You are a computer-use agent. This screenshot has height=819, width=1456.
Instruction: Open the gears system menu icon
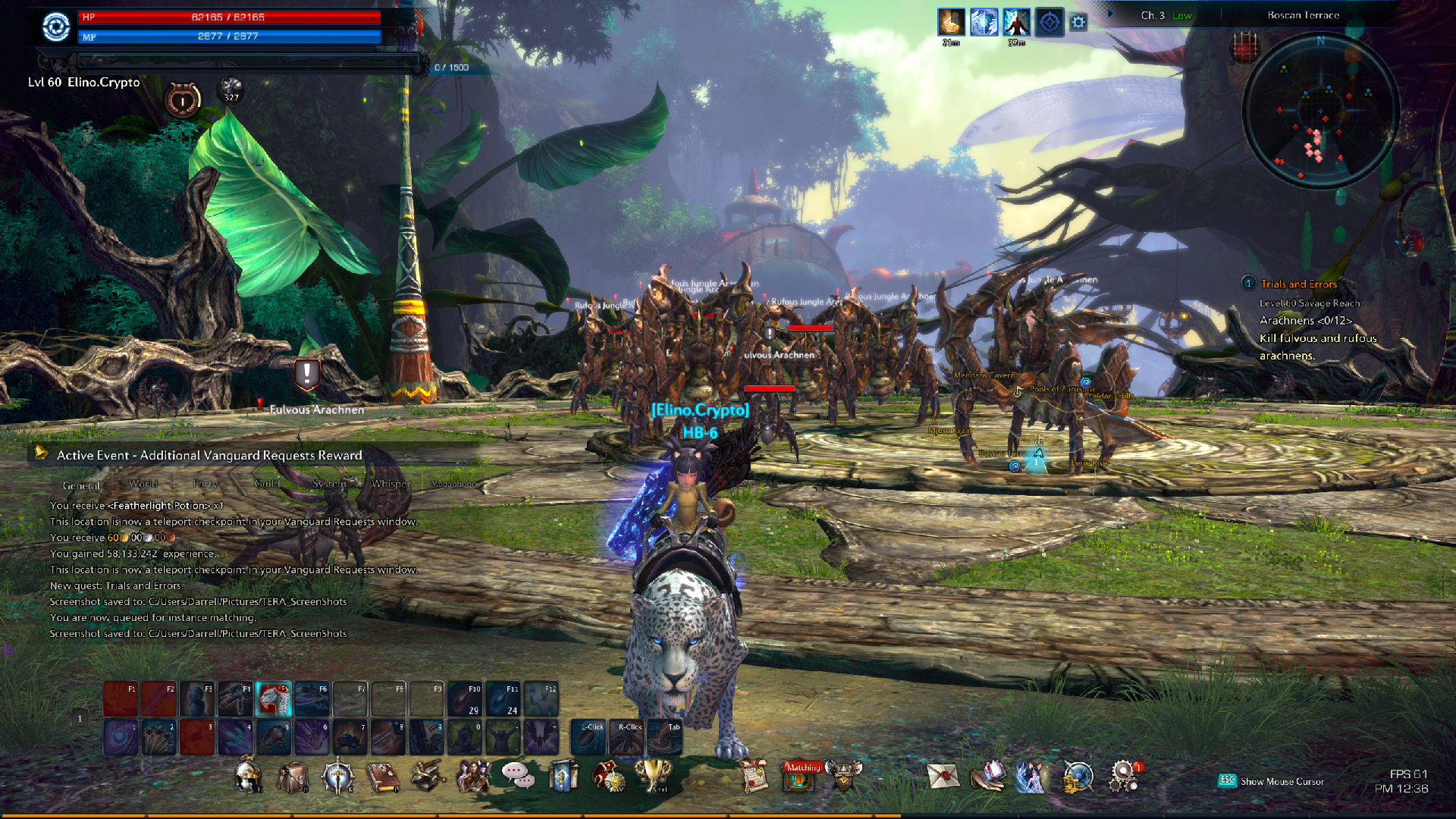1124,776
